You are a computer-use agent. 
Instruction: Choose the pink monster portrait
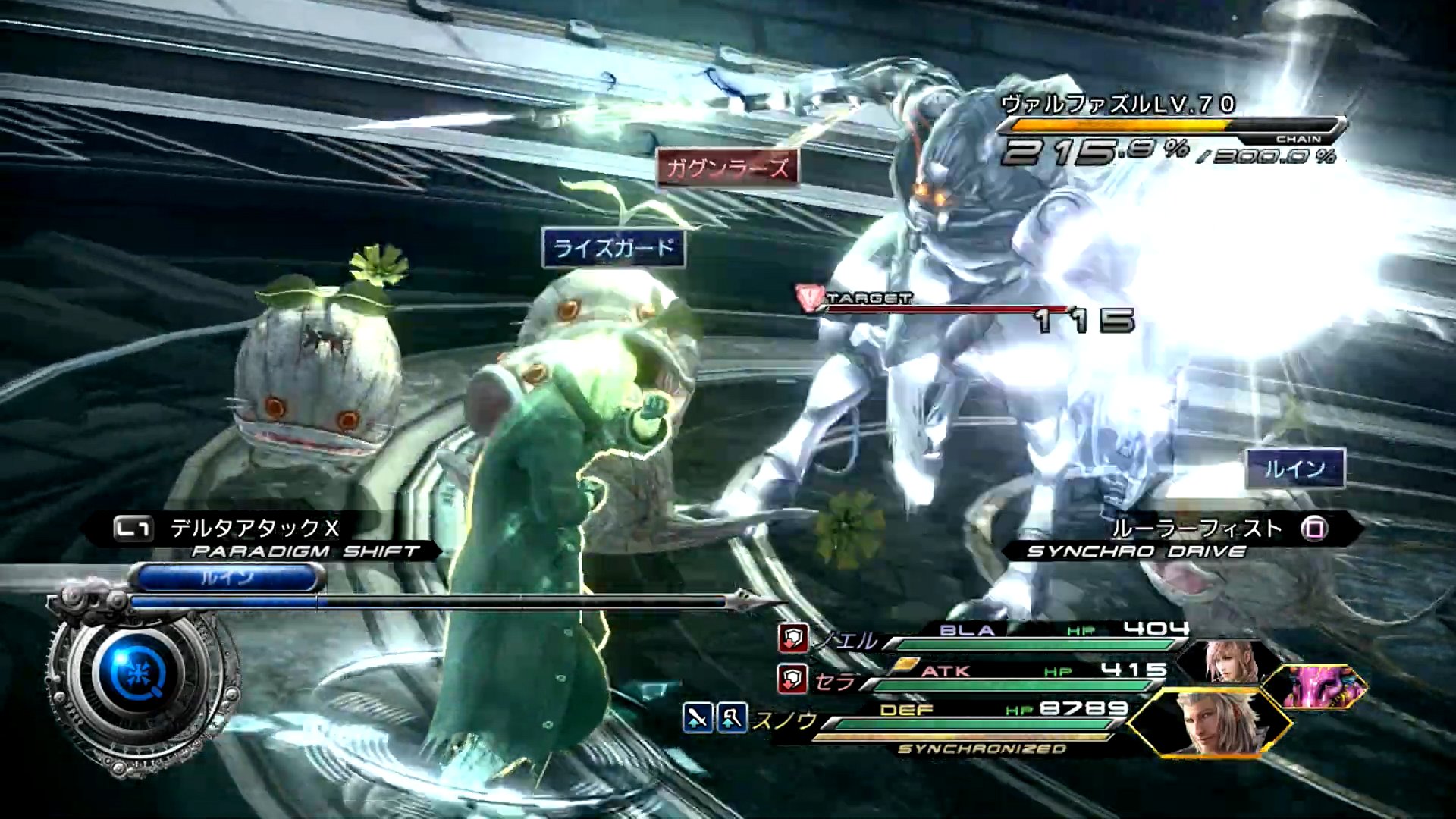pos(1318,686)
